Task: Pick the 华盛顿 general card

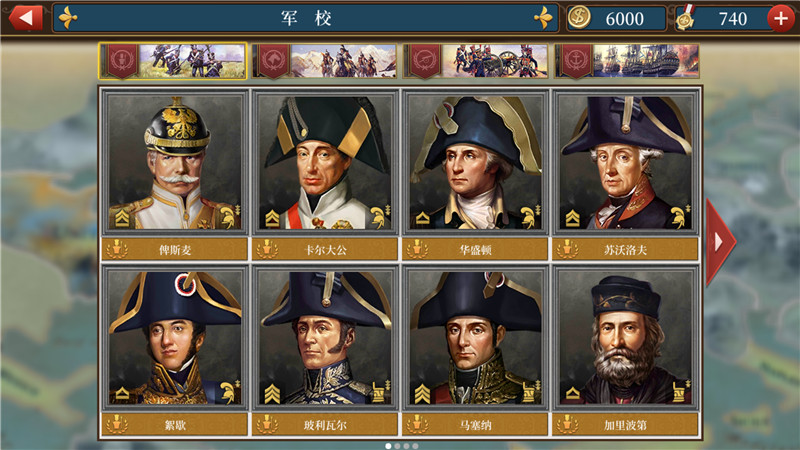Action: click(x=474, y=164)
